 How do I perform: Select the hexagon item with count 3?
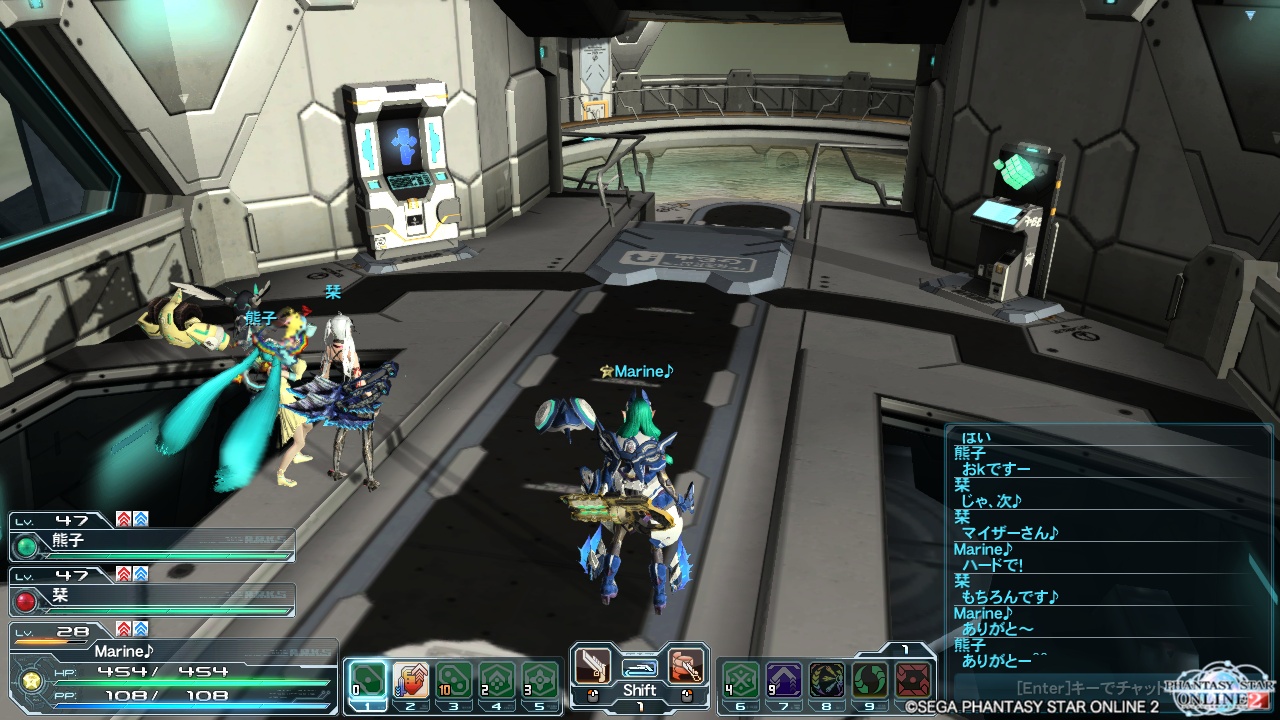pos(540,680)
